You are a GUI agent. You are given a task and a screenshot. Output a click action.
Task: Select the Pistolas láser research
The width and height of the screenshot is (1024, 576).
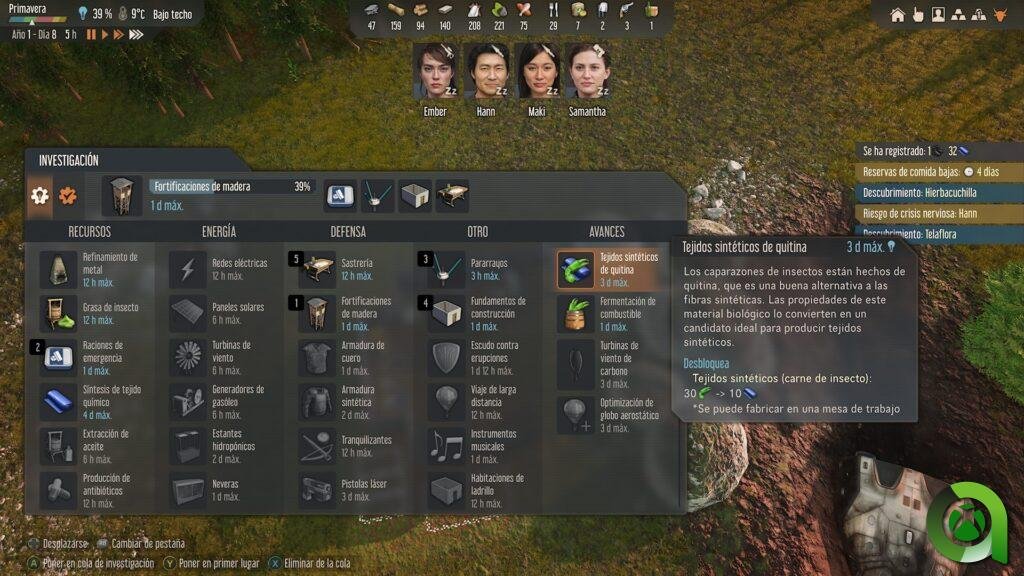(x=318, y=490)
